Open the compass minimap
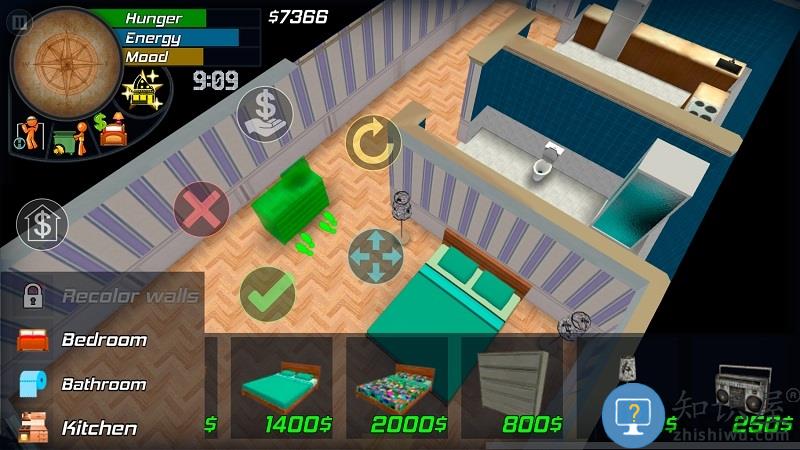800x450 pixels. tap(65, 62)
